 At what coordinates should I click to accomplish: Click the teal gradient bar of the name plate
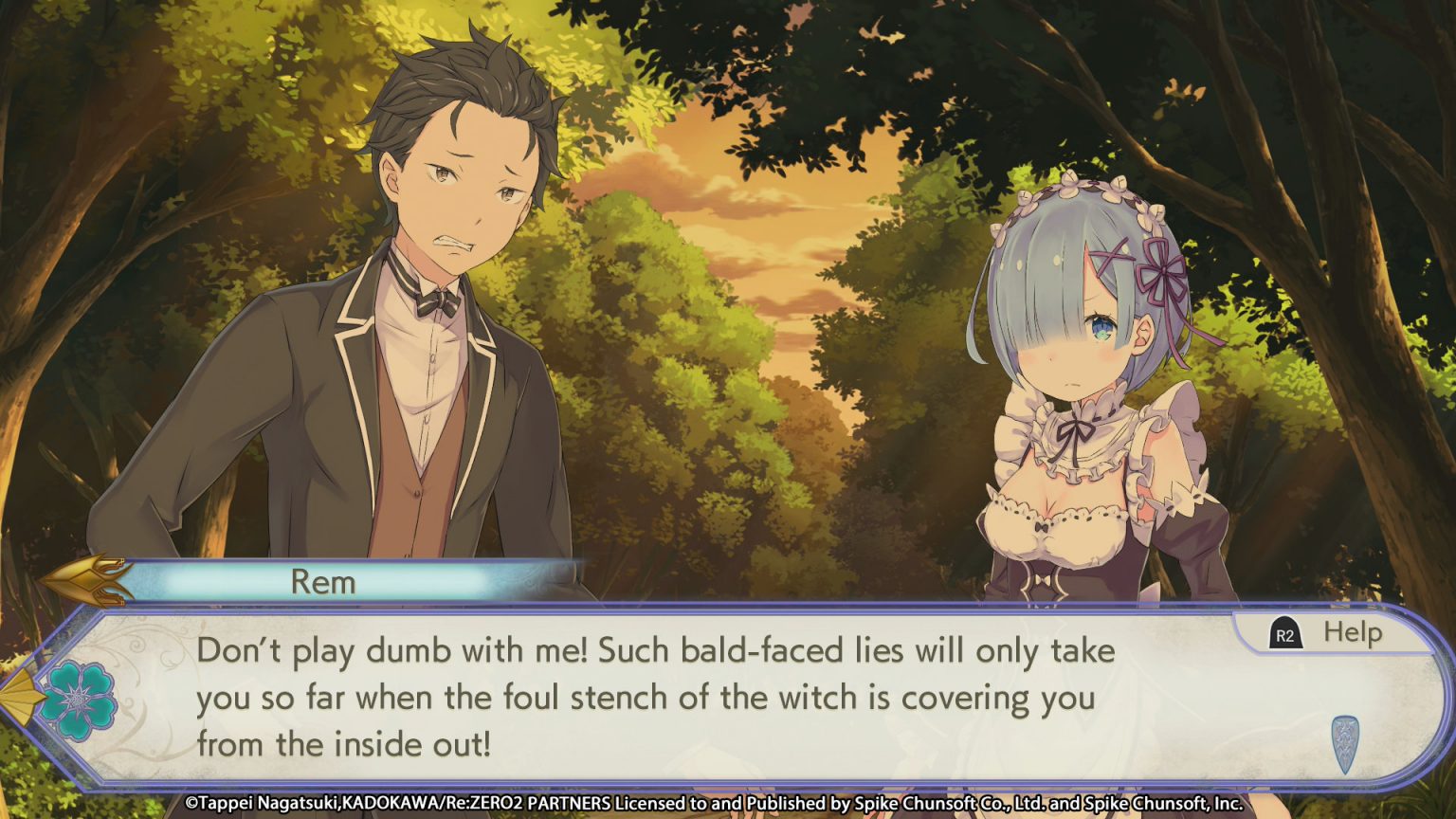284,582
